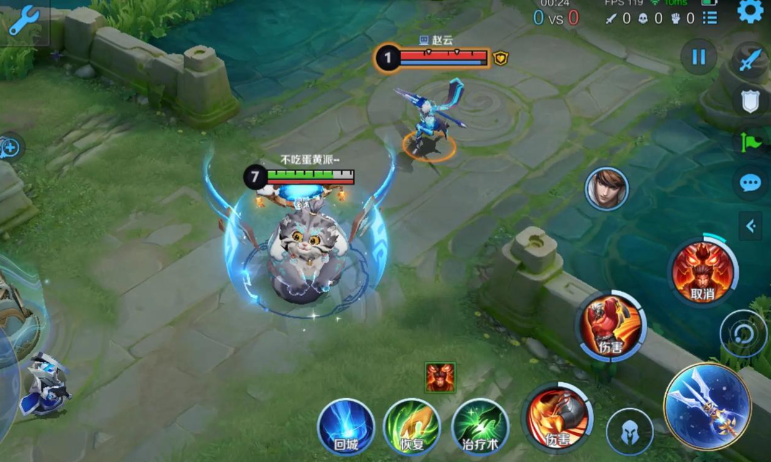Tap the circular swirl button
This screenshot has height=462, width=771.
pyautogui.click(x=743, y=331)
